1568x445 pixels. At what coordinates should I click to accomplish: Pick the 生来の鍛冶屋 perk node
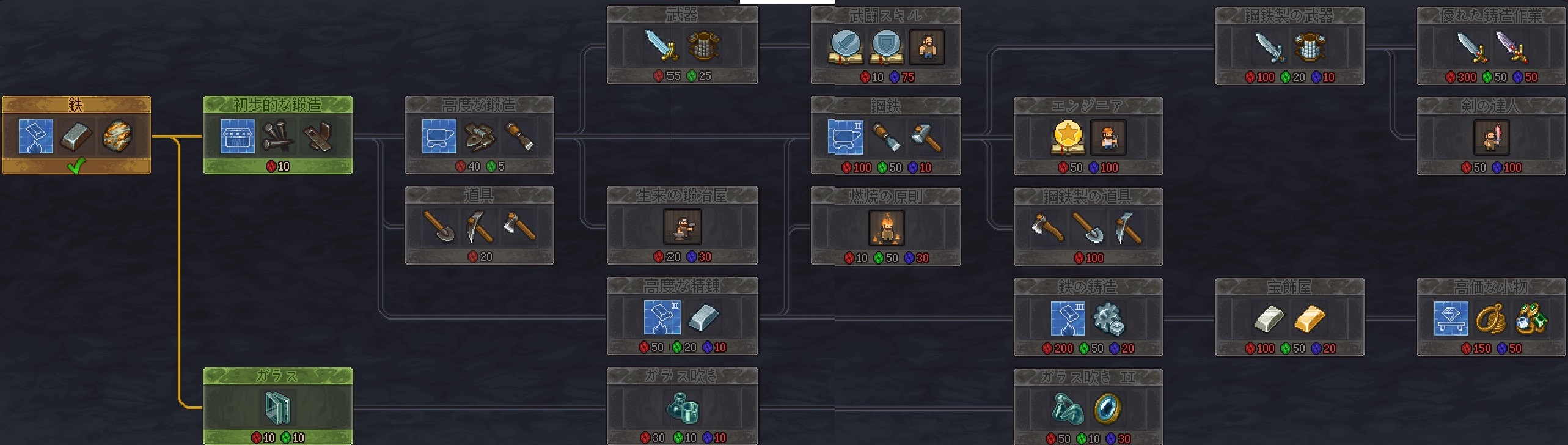click(x=682, y=226)
